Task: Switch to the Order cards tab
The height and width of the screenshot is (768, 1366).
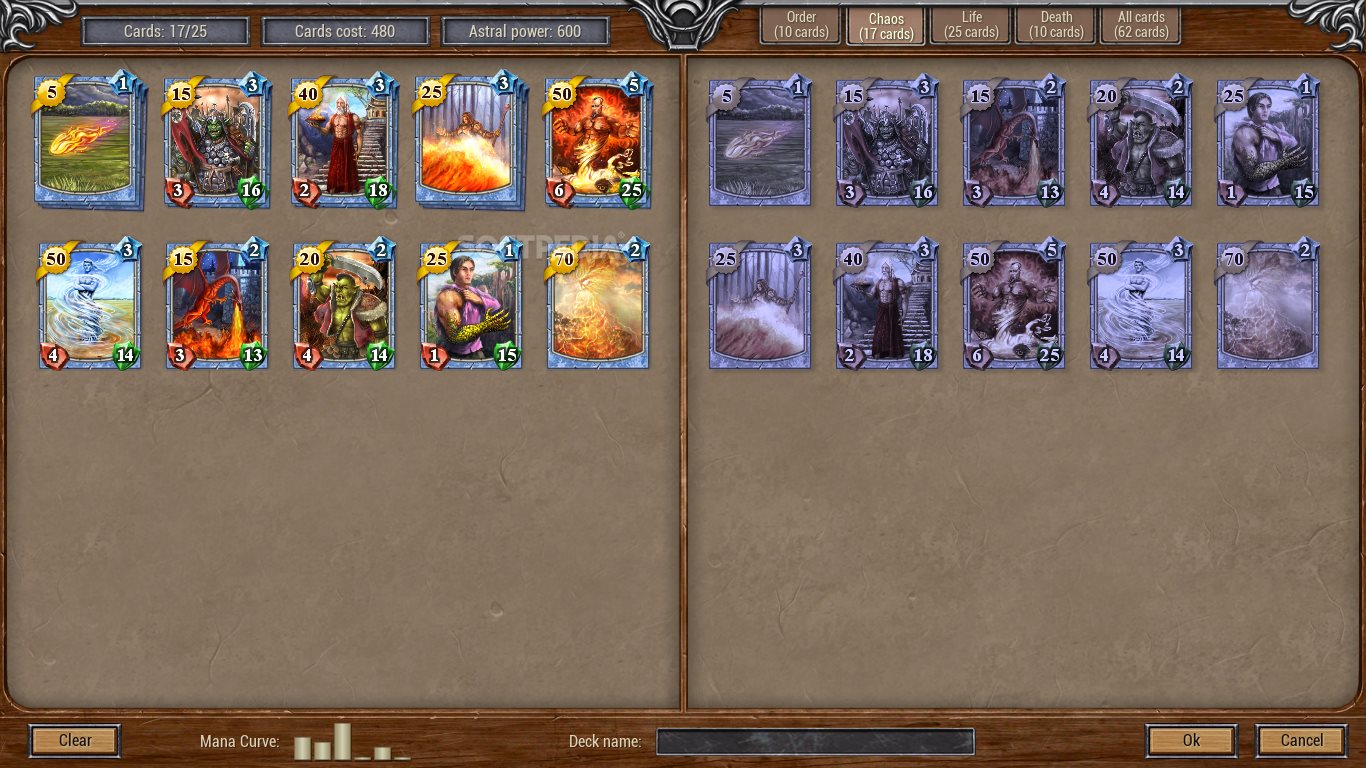Action: click(x=800, y=25)
